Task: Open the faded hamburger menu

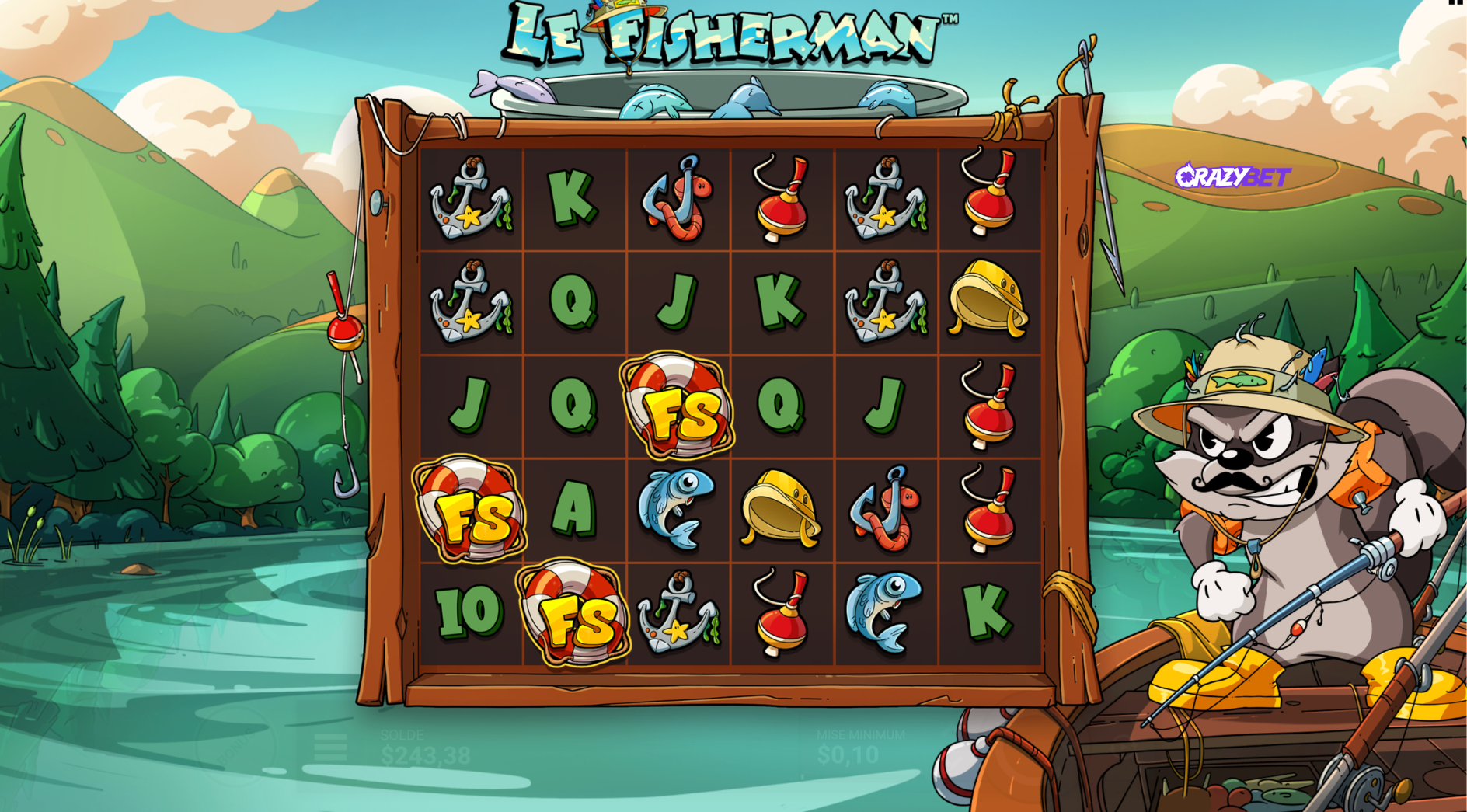Action: point(330,748)
